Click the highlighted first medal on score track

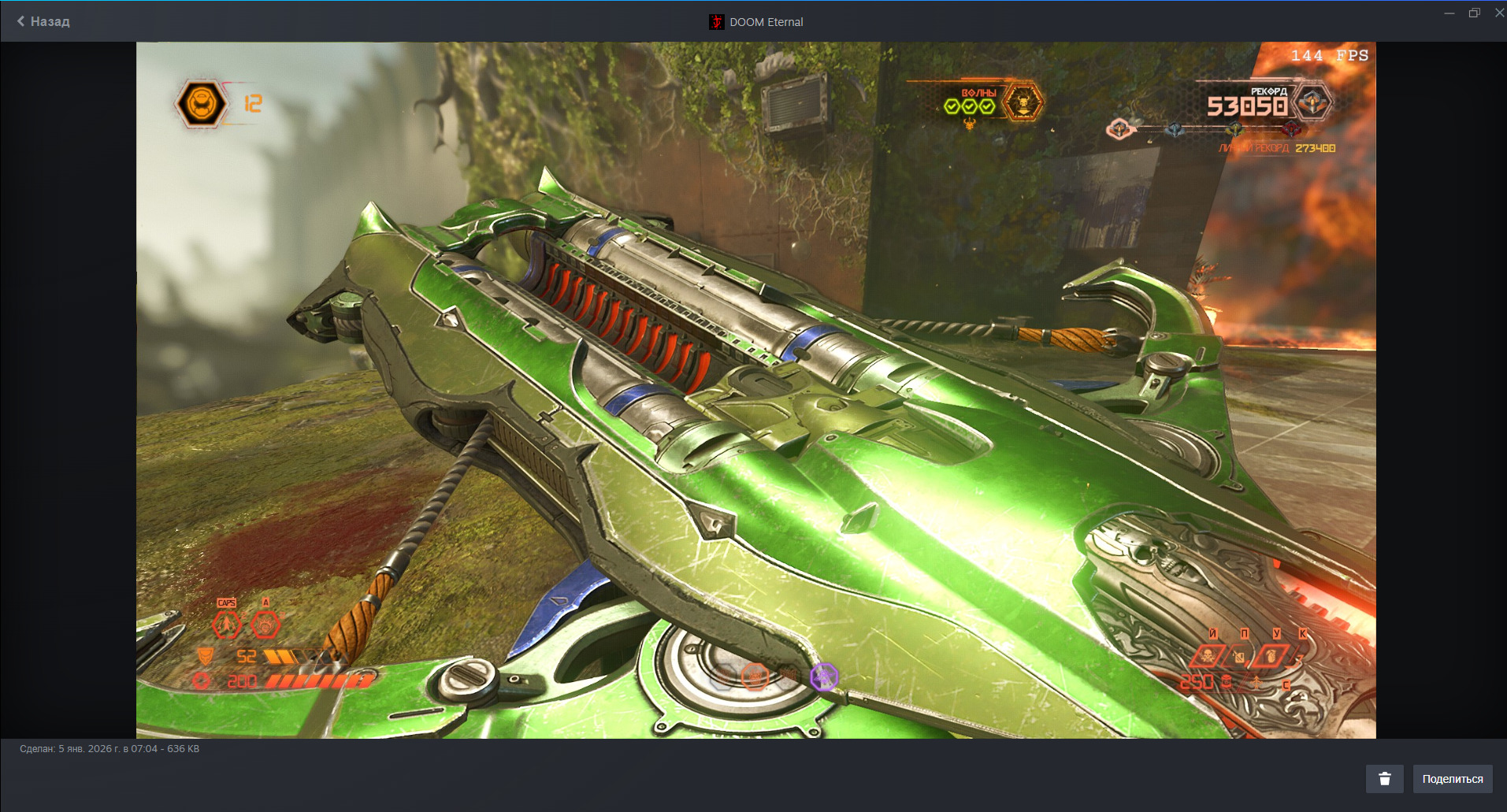tap(1119, 128)
